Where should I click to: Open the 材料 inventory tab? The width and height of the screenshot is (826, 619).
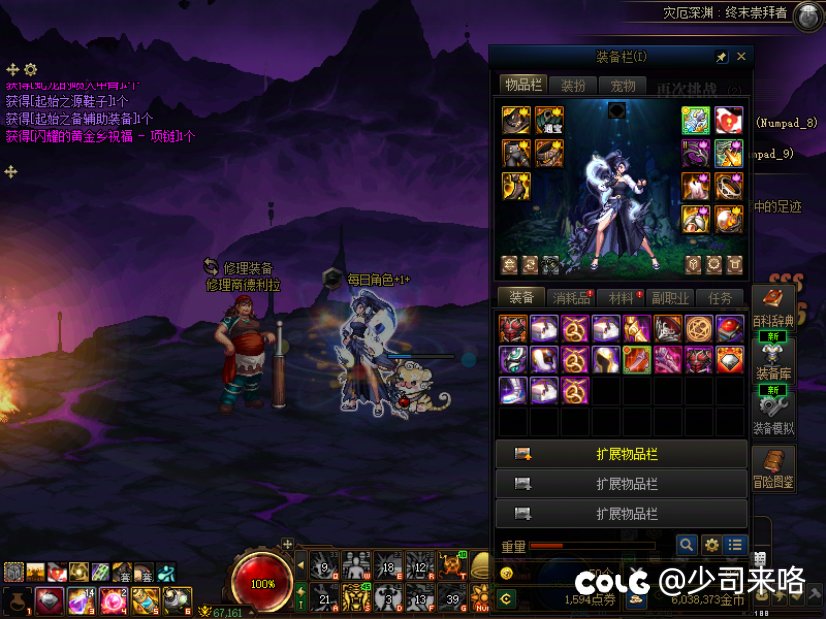[x=621, y=297]
